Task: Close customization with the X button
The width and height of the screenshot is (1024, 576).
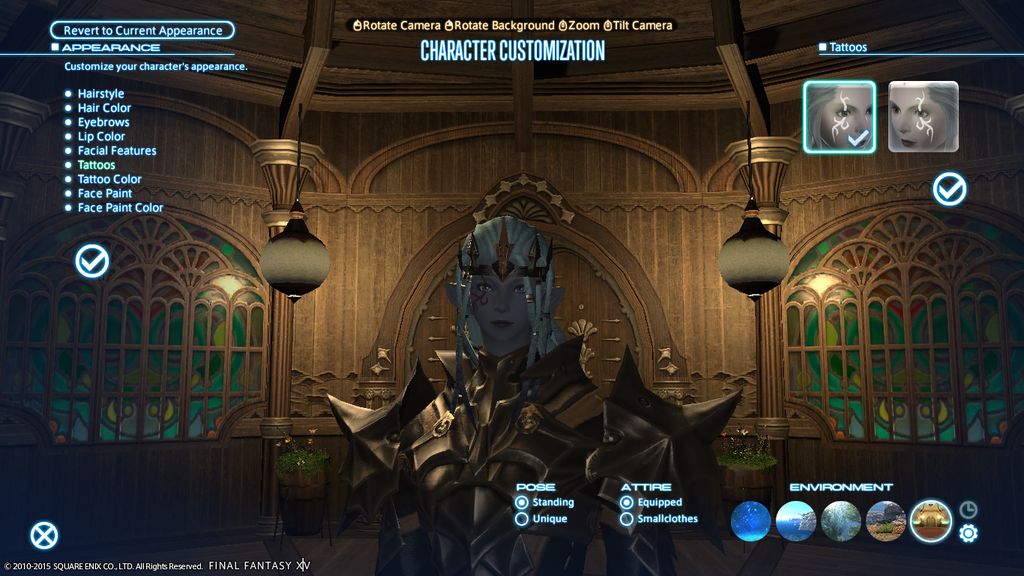Action: [x=44, y=535]
